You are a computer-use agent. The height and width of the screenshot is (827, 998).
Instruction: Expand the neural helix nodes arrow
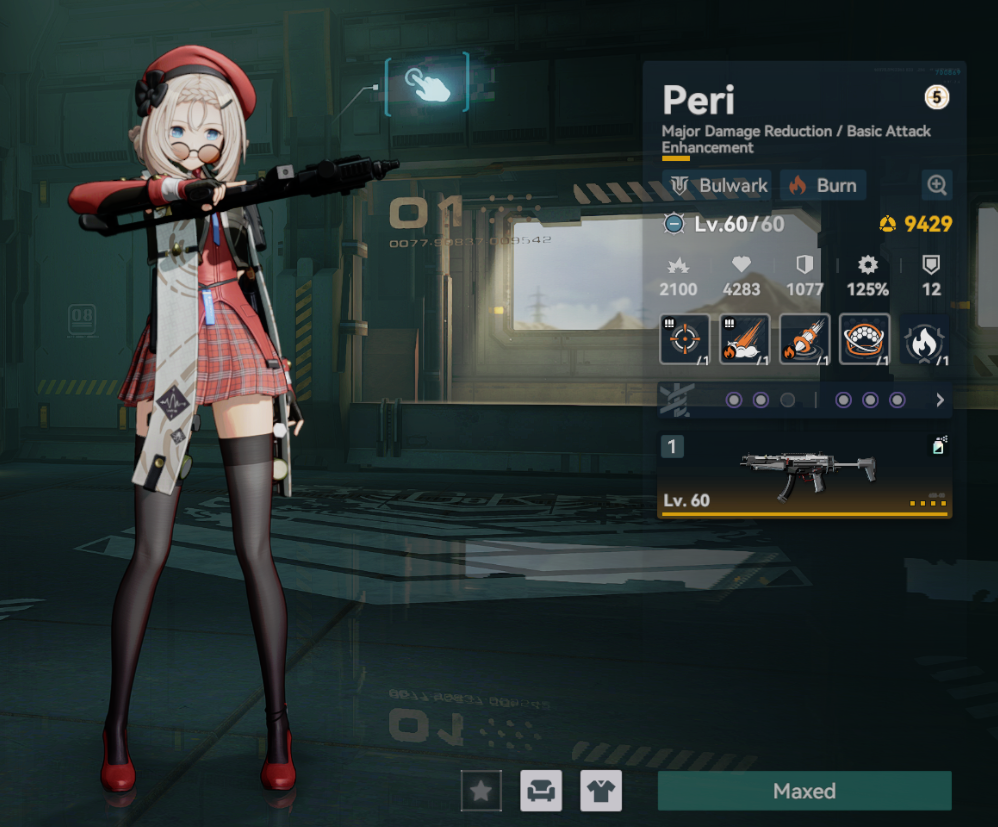(939, 400)
